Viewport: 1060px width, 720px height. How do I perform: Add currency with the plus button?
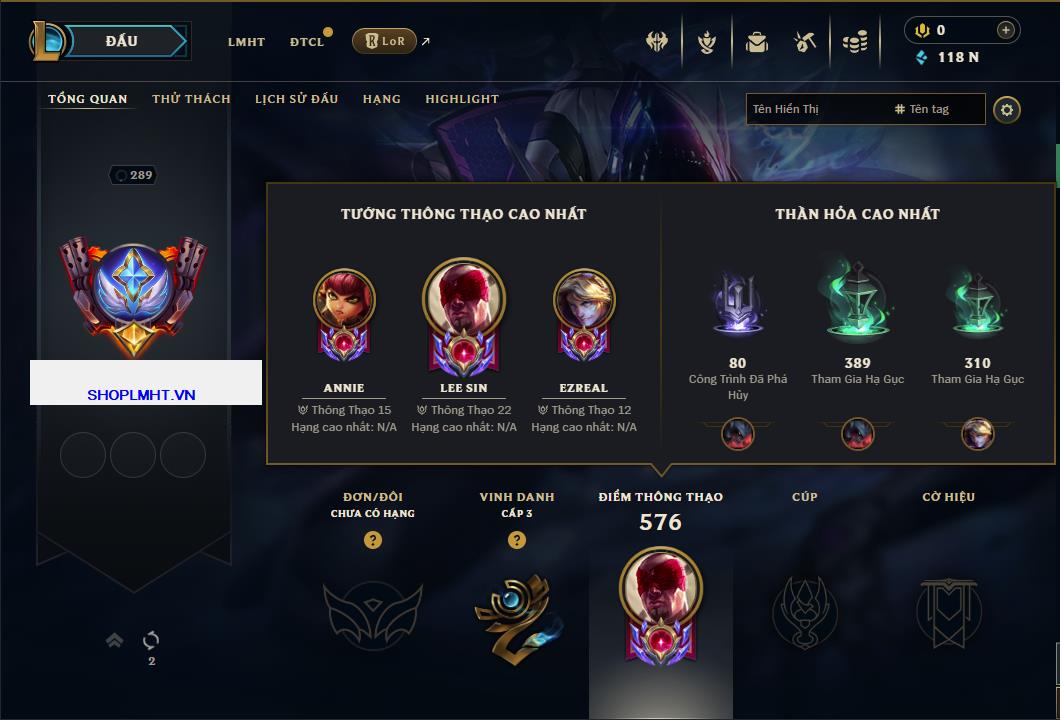(1005, 30)
